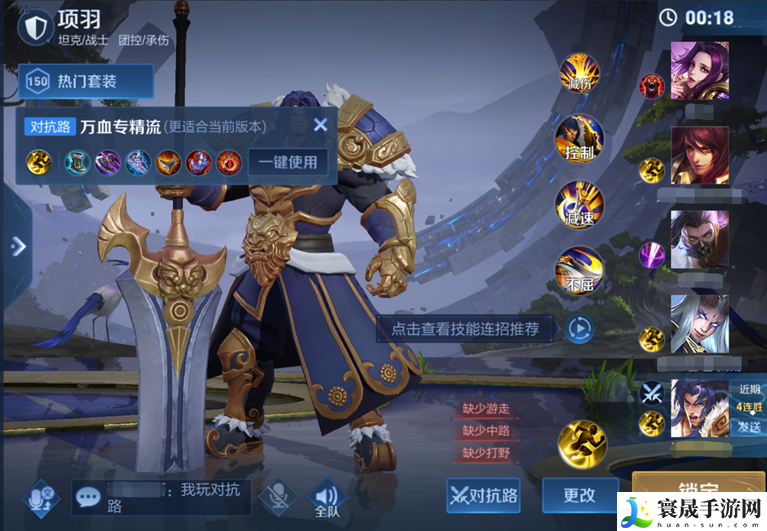Show the 减速 skill details
The height and width of the screenshot is (531, 767).
point(579,202)
